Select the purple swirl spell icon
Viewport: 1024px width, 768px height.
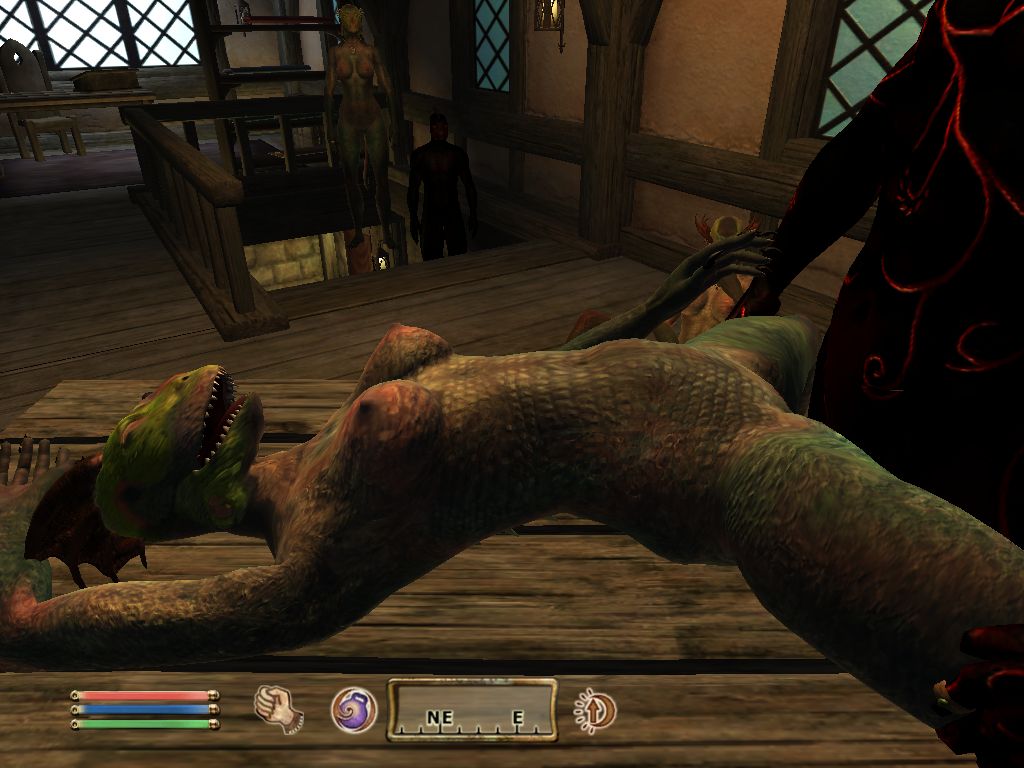pyautogui.click(x=354, y=710)
